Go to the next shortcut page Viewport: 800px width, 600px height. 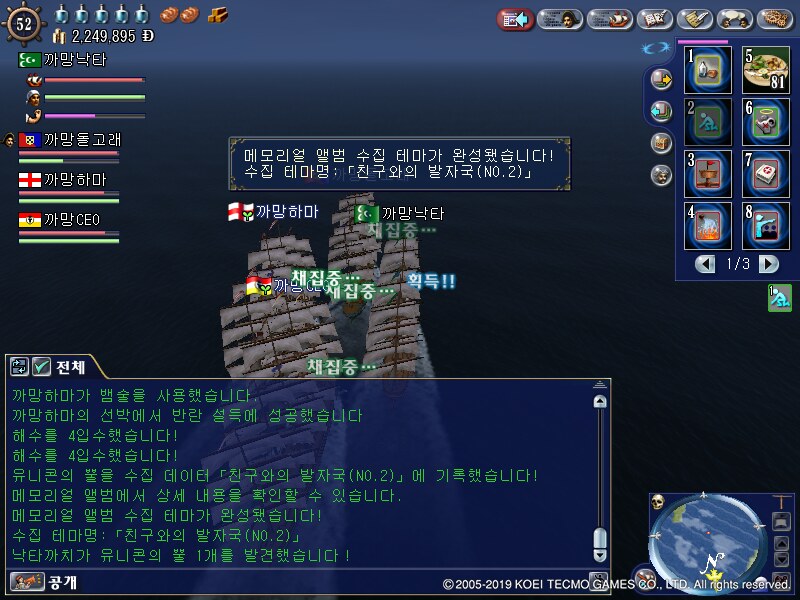coord(768,264)
